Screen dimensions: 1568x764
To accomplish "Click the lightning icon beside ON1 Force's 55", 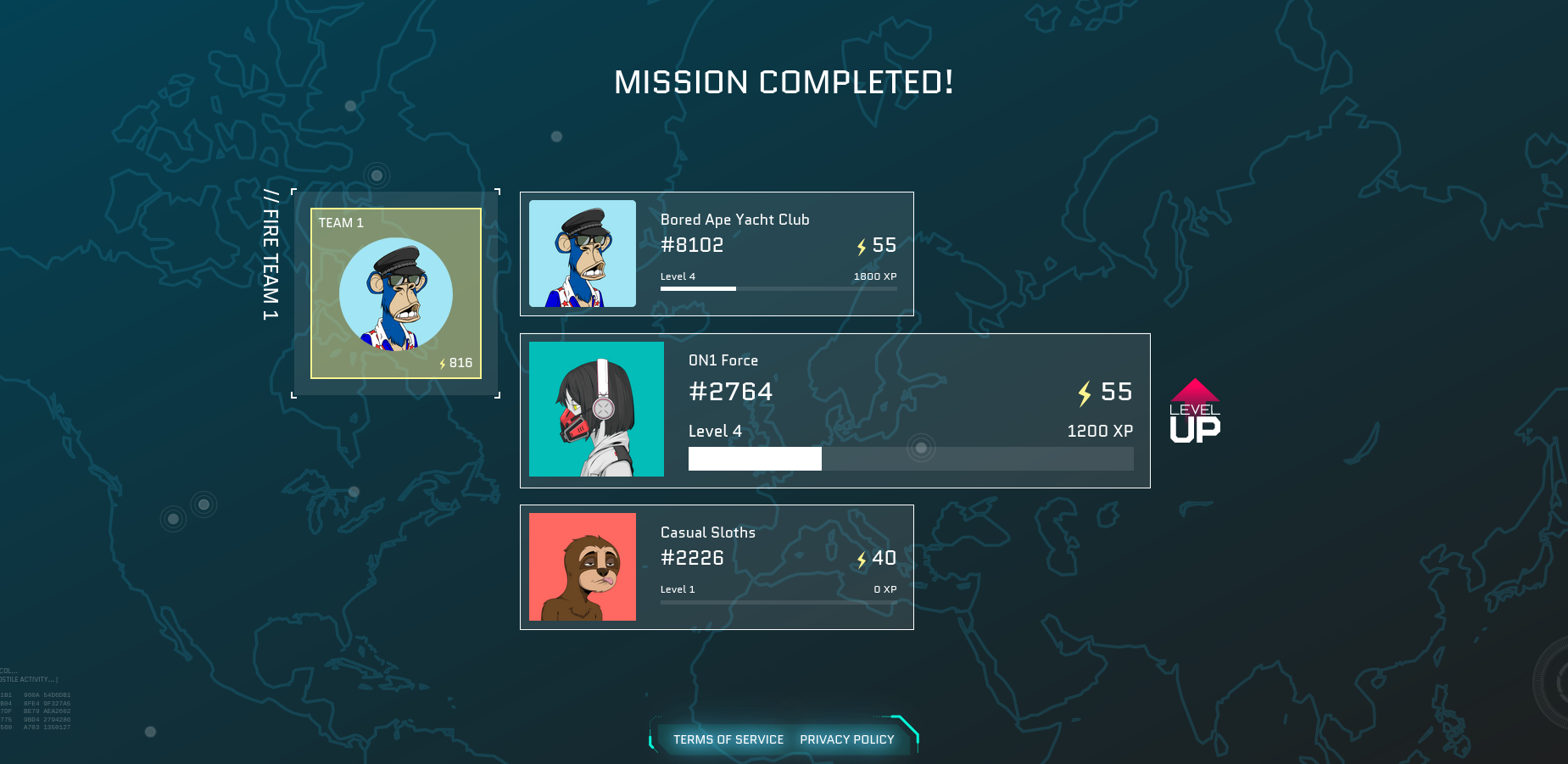I will 1083,393.
